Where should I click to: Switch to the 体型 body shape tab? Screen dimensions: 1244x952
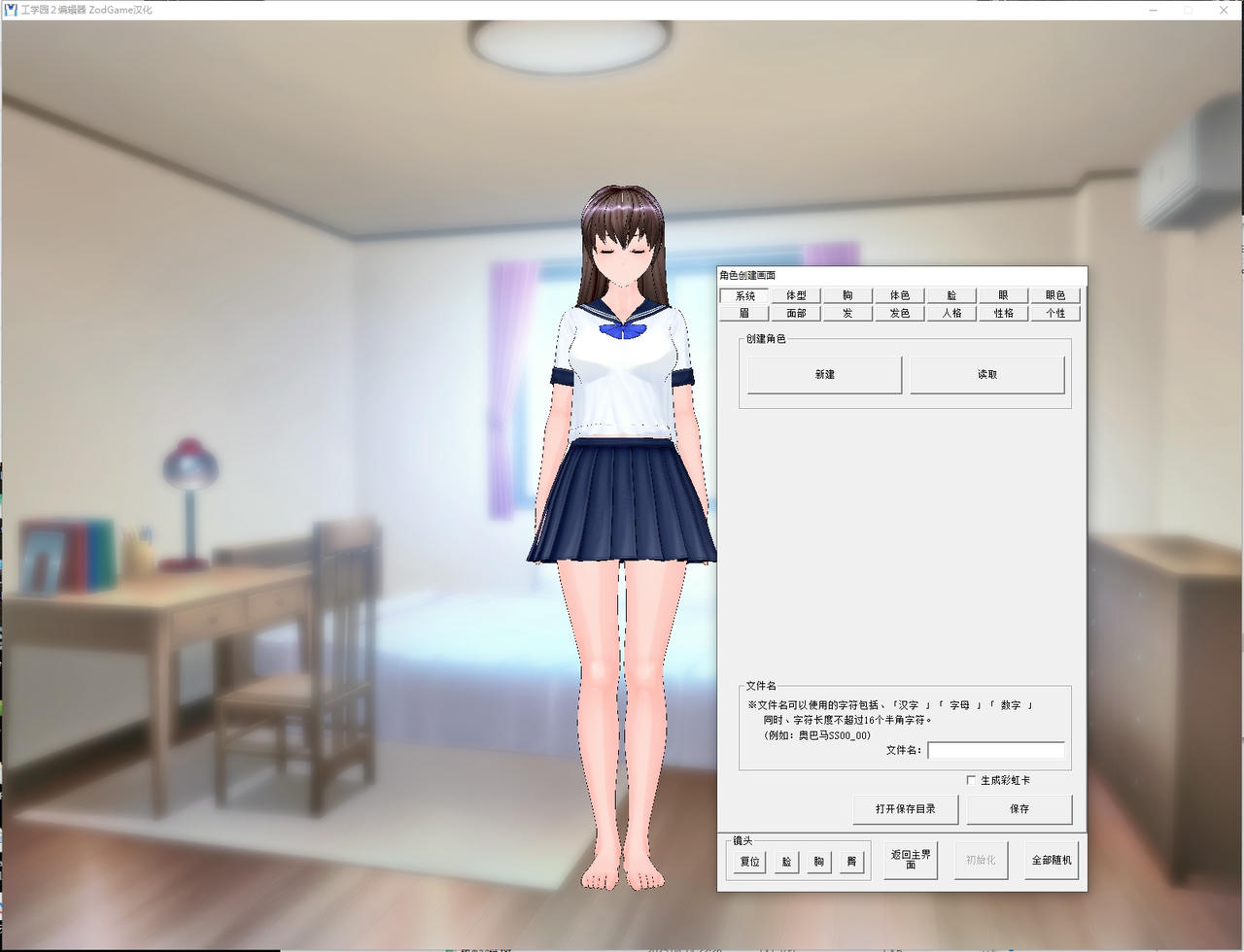[x=795, y=294]
